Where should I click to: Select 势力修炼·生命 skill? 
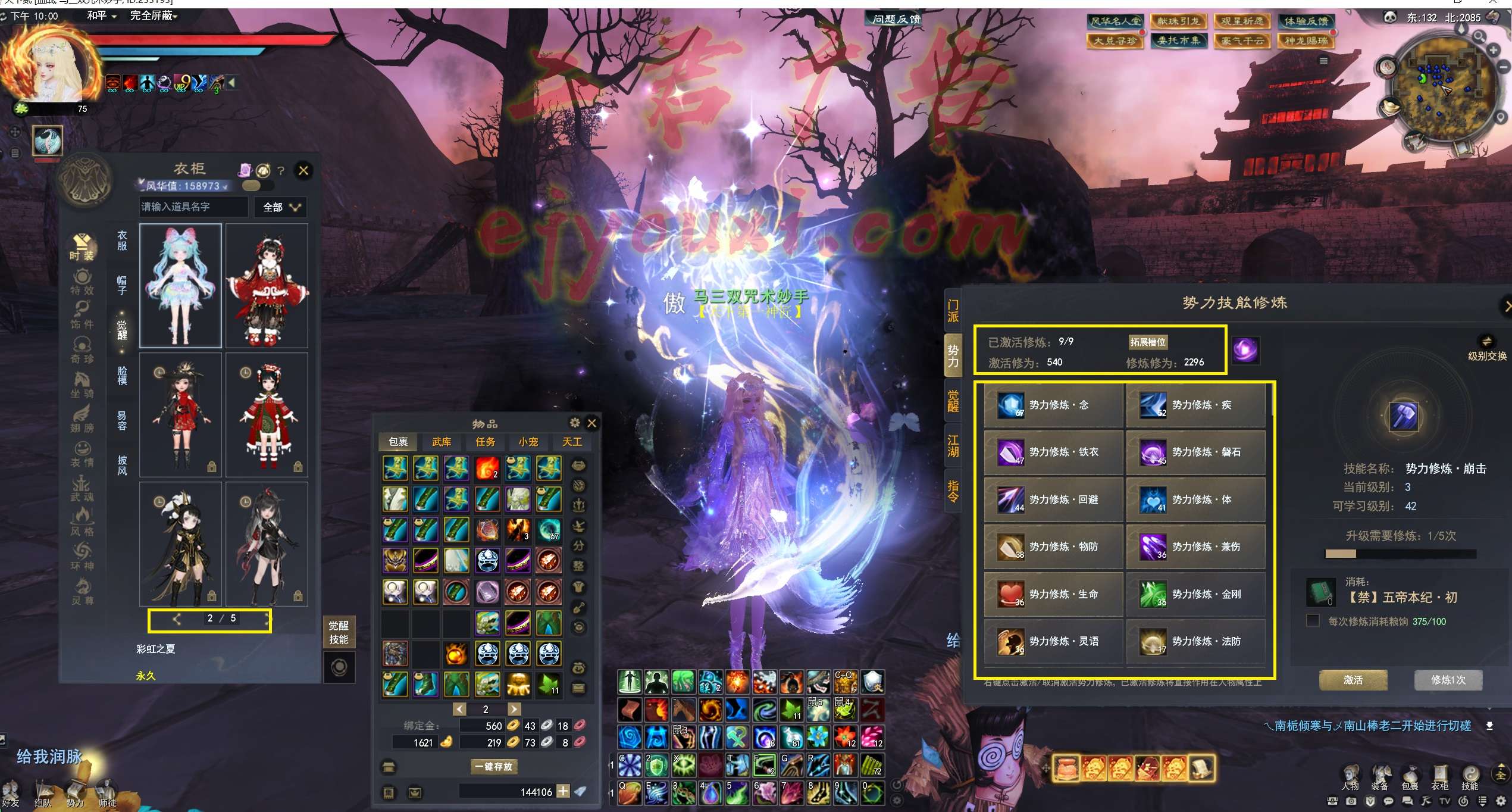pos(1053,594)
